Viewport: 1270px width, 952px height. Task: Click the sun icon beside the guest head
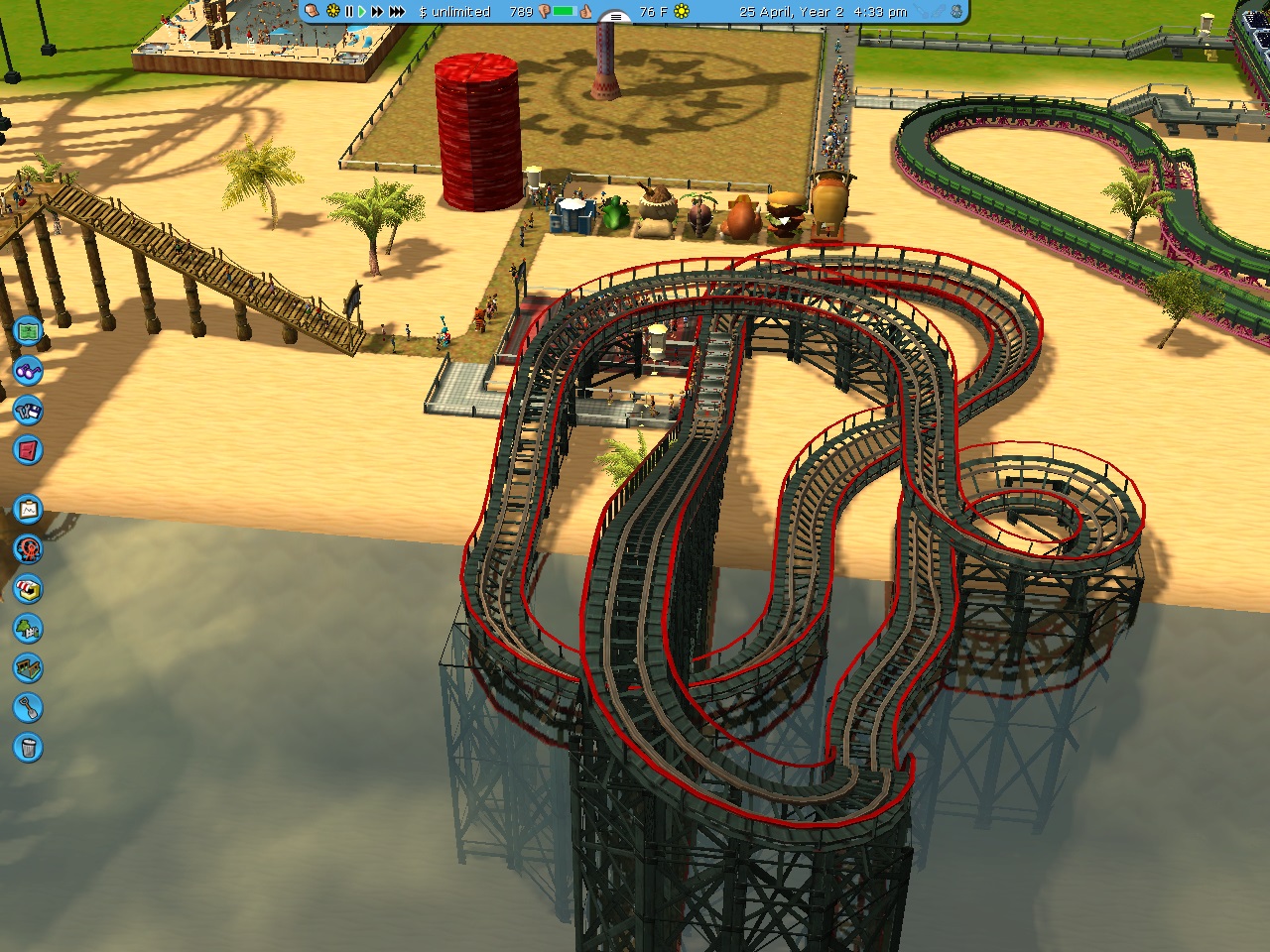[x=332, y=11]
